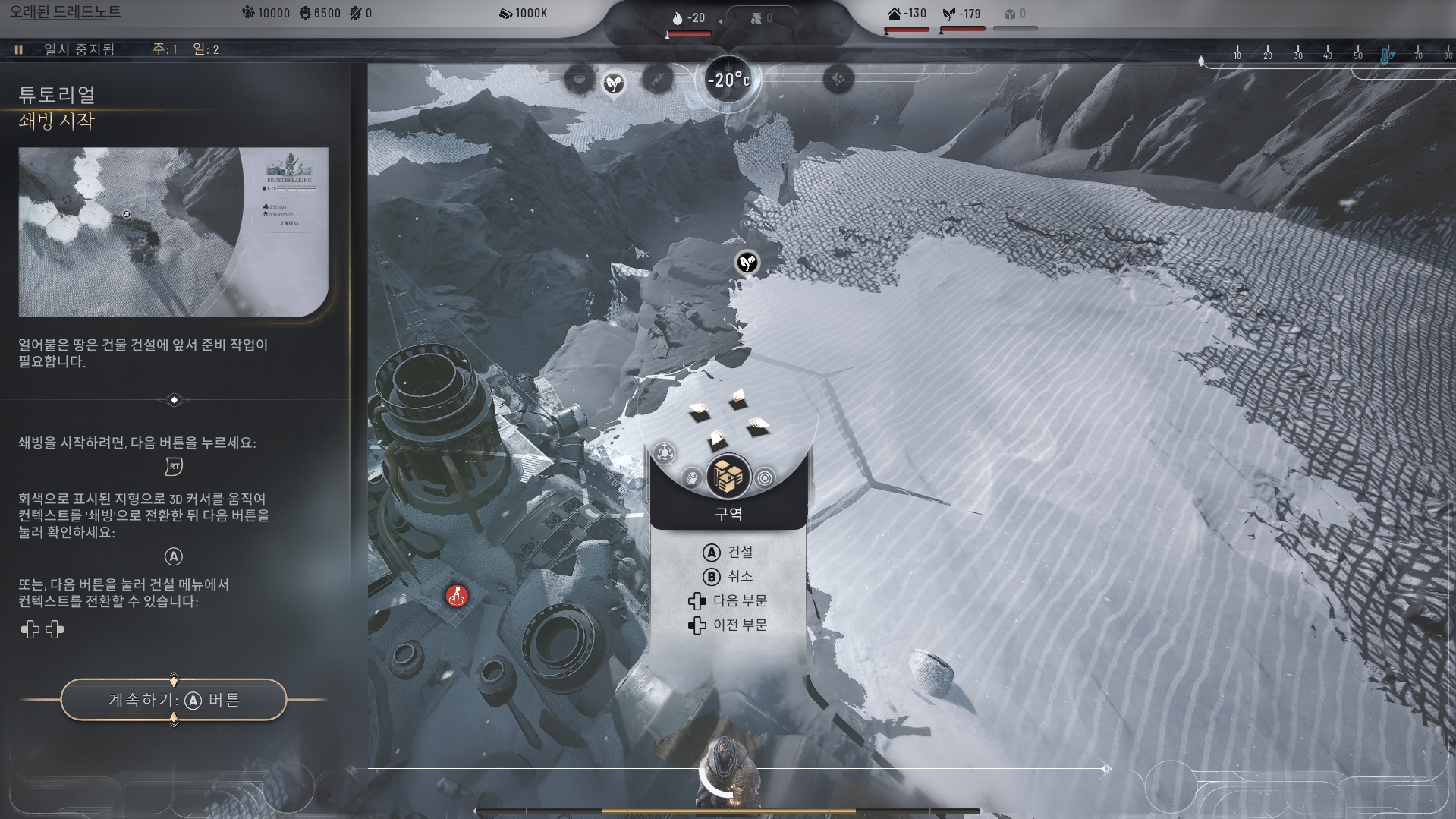
Task: Select the syringe icon beside the temperature dial
Action: click(x=657, y=79)
